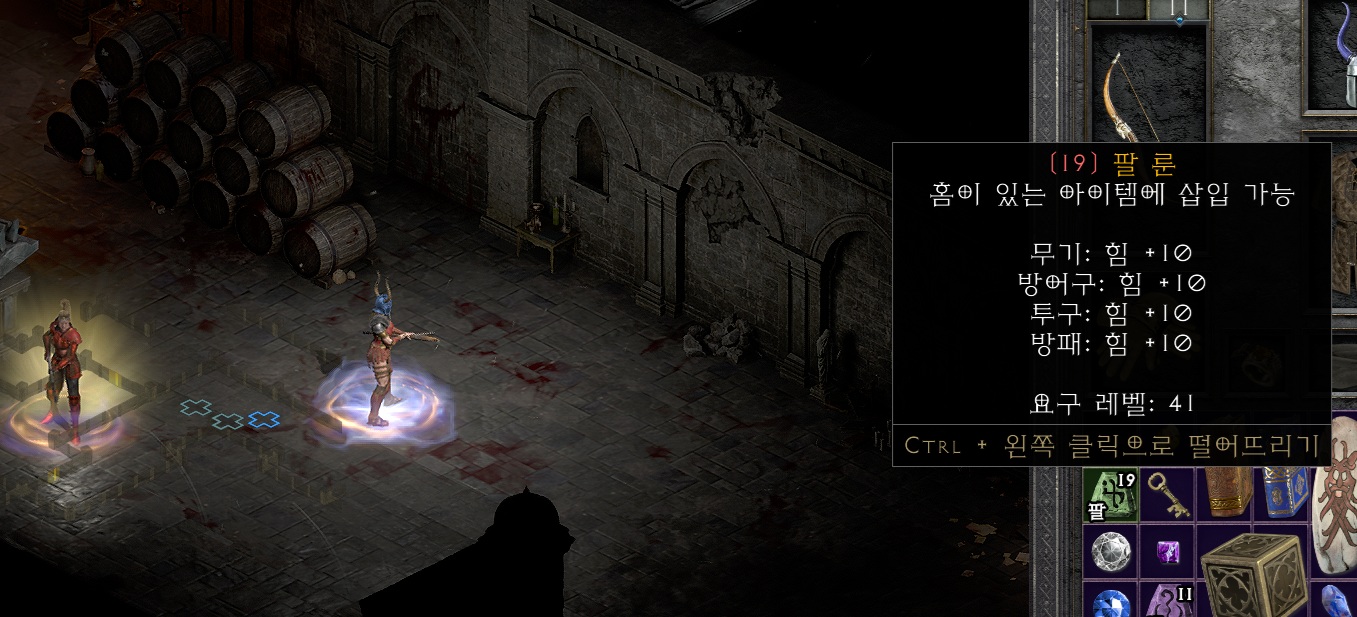Select the brass key in inventory
Viewport: 1357px width, 617px height.
click(x=1166, y=496)
